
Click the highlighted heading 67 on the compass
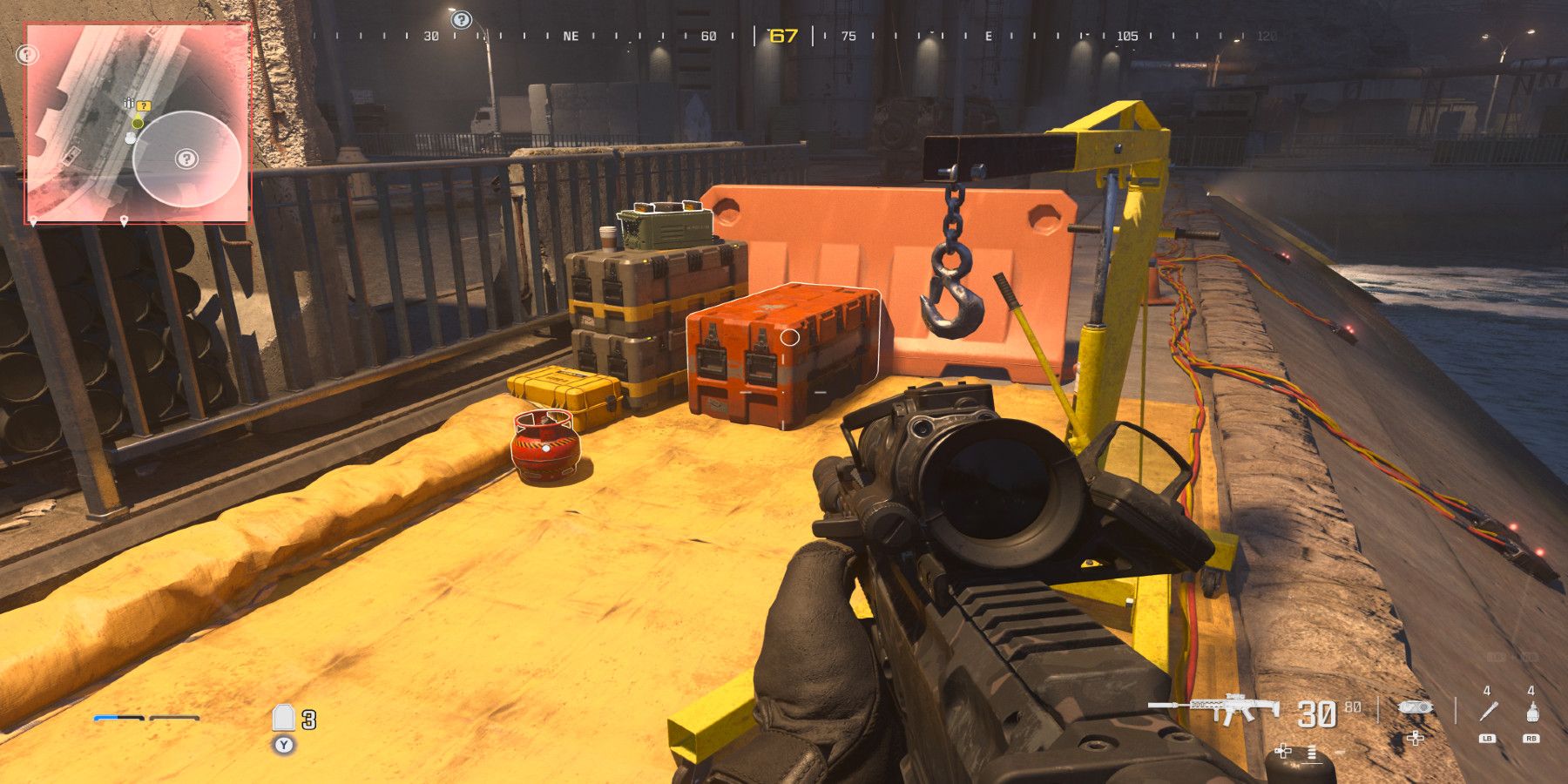click(782, 37)
